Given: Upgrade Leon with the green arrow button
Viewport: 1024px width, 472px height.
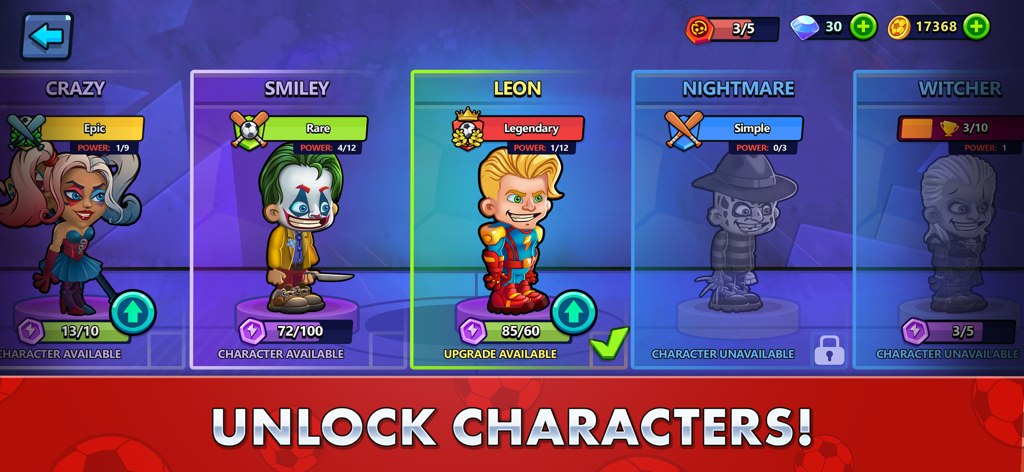Looking at the screenshot, I should pyautogui.click(x=573, y=313).
